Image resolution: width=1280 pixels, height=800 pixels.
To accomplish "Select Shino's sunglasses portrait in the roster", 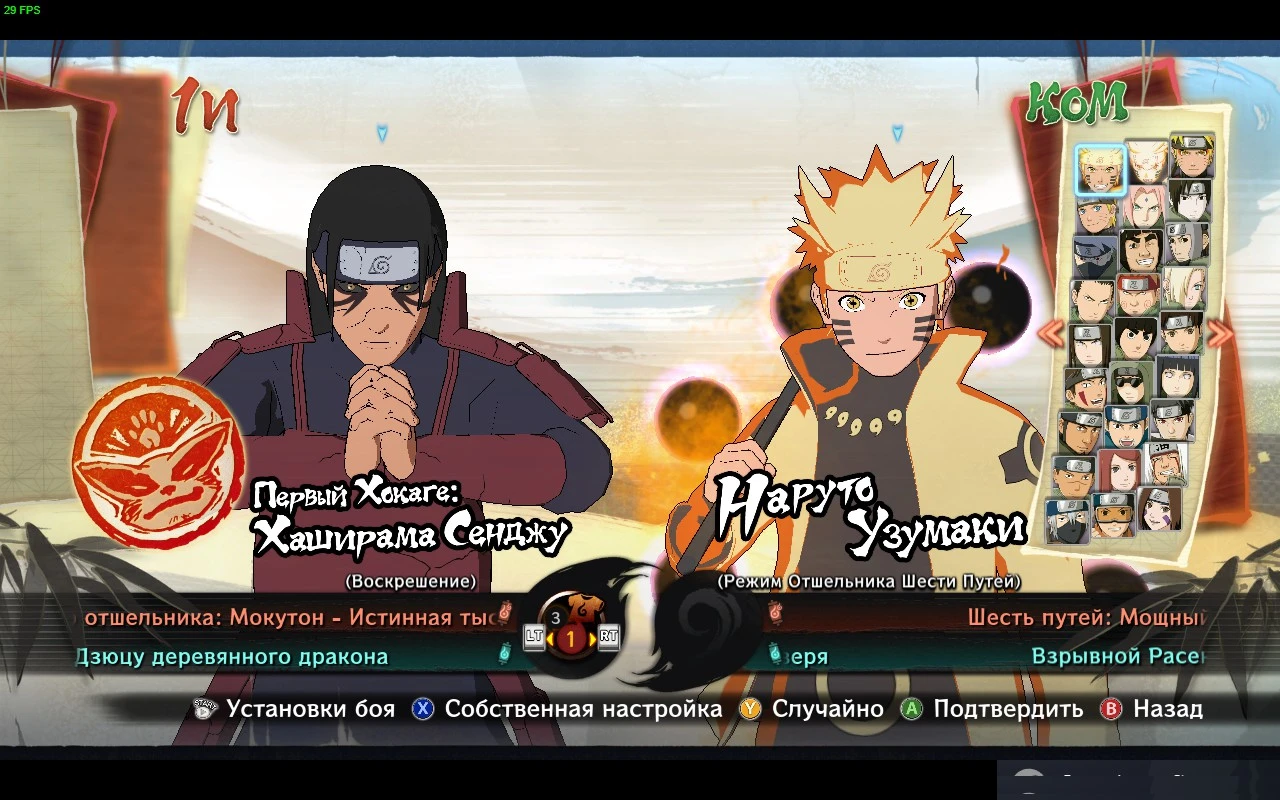I will pos(1131,382).
